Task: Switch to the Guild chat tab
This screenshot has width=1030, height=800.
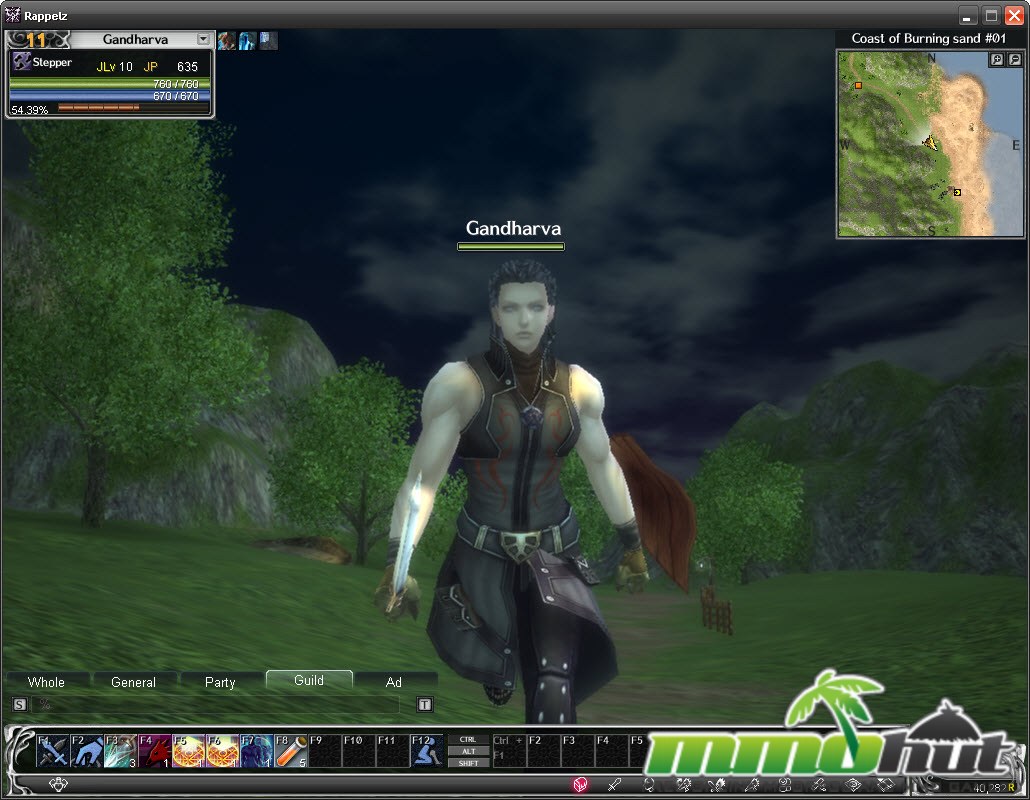Action: [x=308, y=680]
